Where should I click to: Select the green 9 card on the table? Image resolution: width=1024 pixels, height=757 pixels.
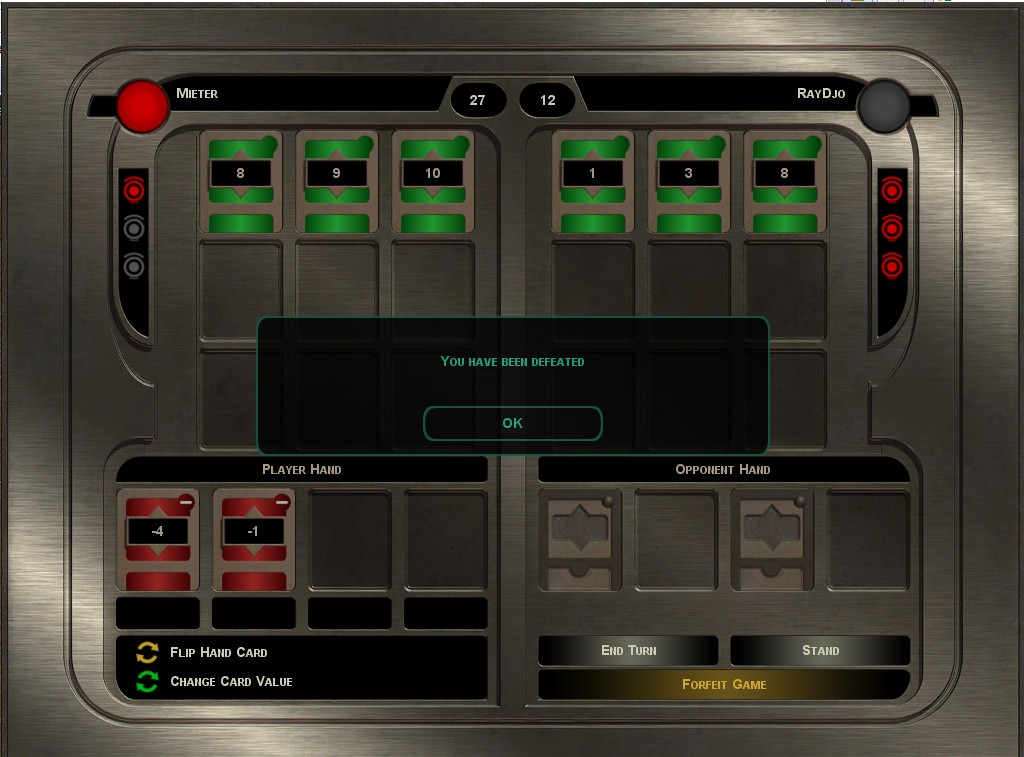click(x=336, y=182)
